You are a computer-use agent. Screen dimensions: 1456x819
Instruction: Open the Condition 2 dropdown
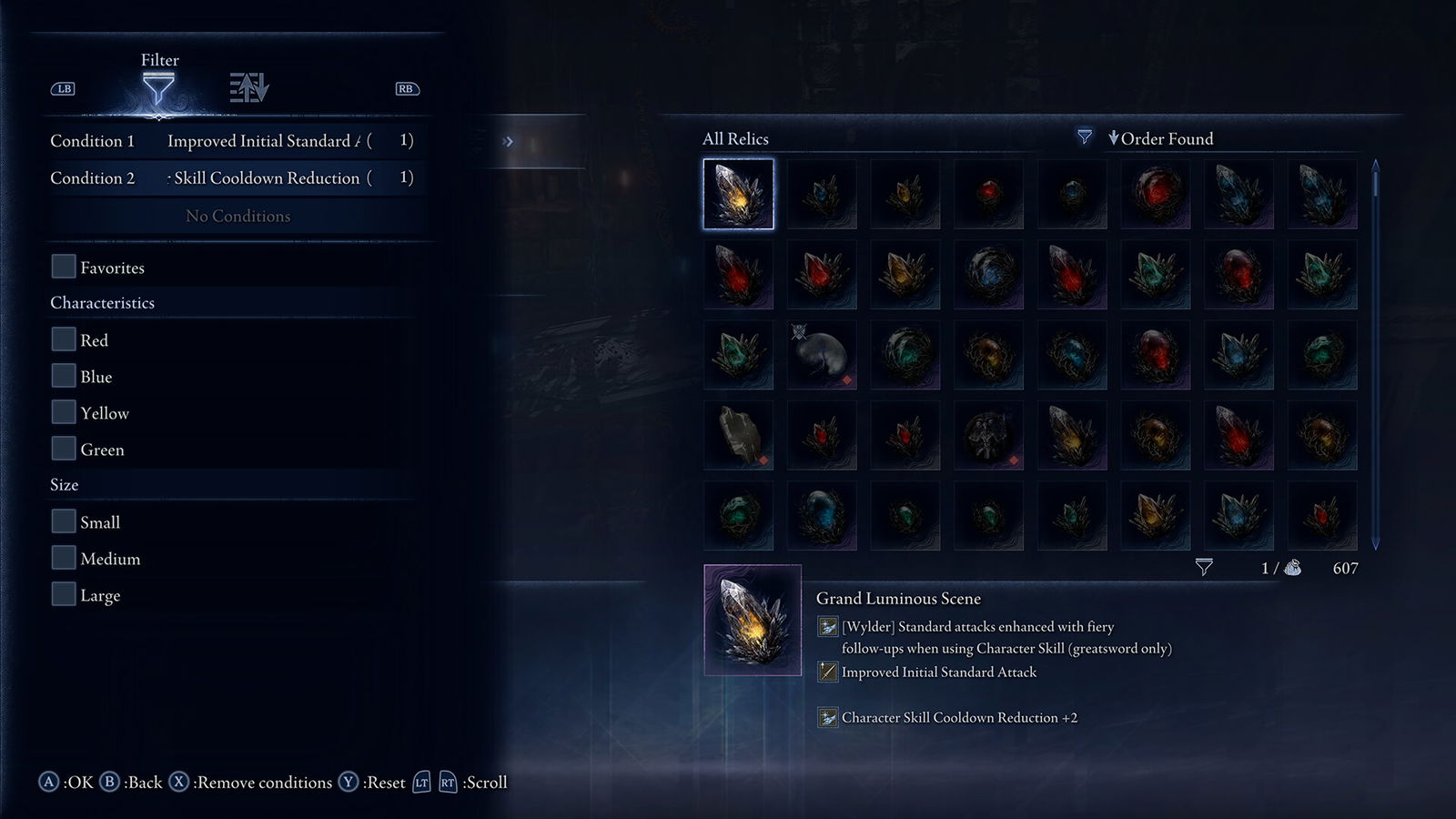pyautogui.click(x=273, y=178)
